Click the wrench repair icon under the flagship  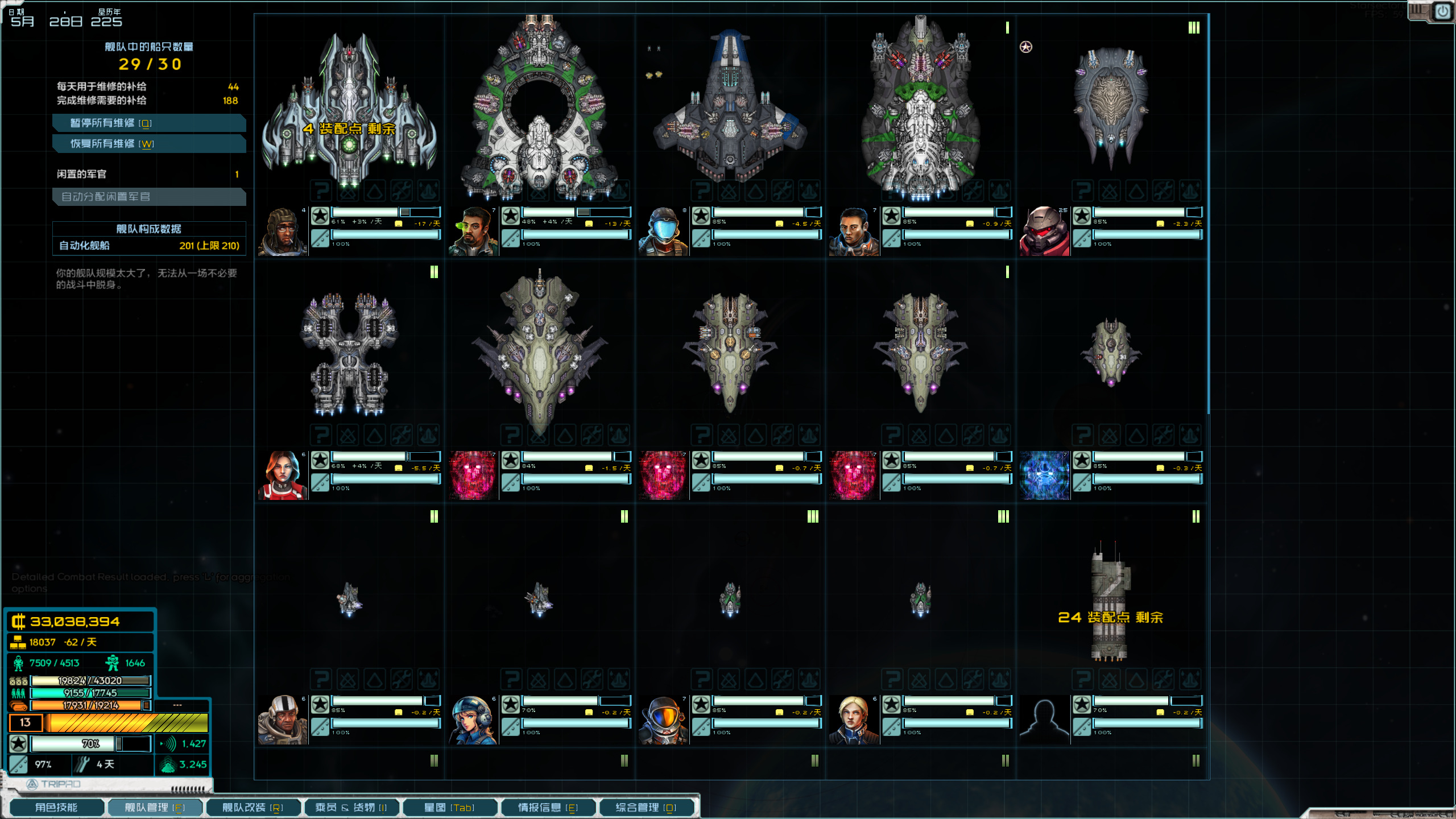click(x=402, y=192)
